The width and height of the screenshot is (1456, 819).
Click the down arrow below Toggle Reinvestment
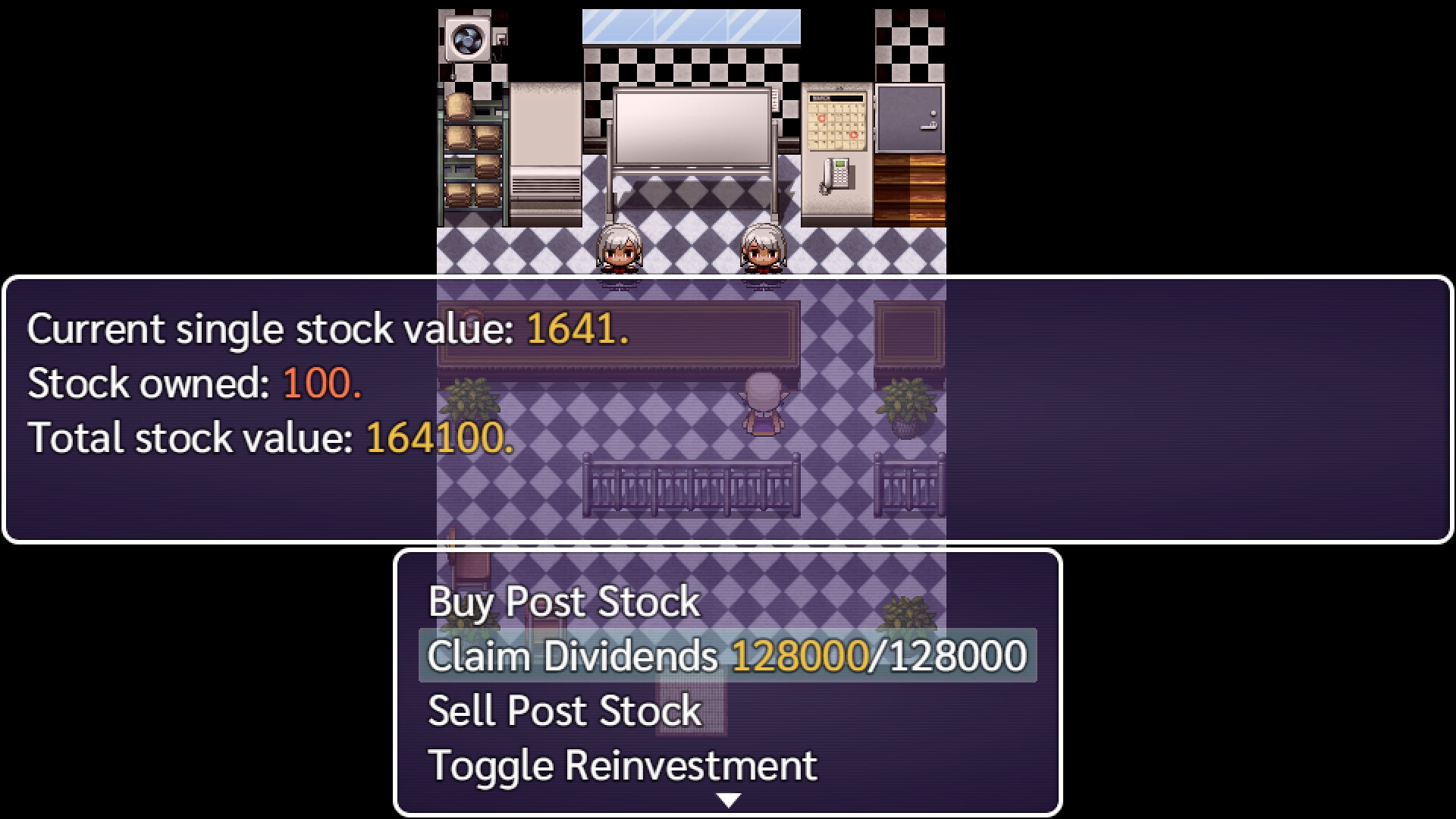click(728, 798)
